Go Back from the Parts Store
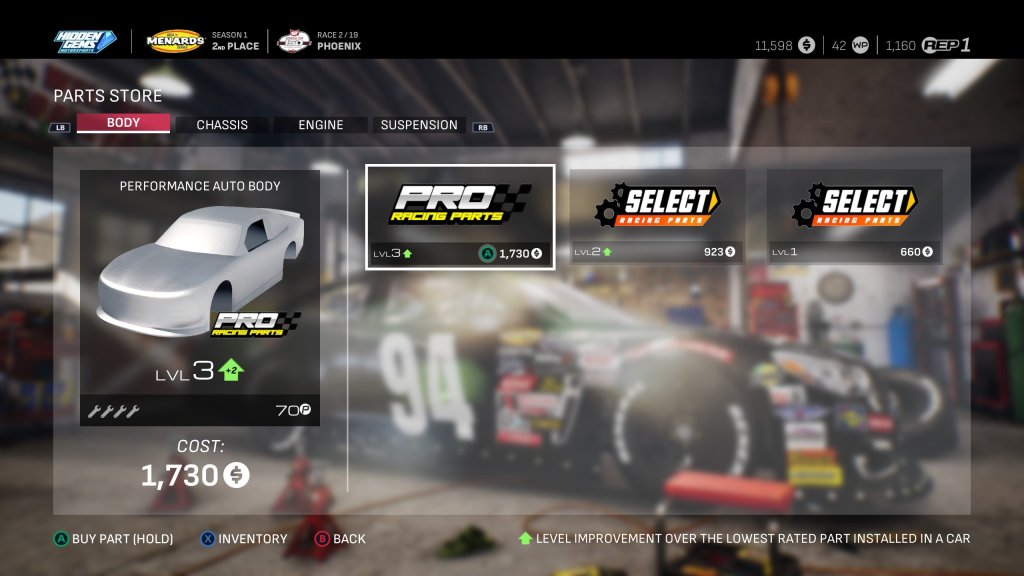 click(340, 539)
